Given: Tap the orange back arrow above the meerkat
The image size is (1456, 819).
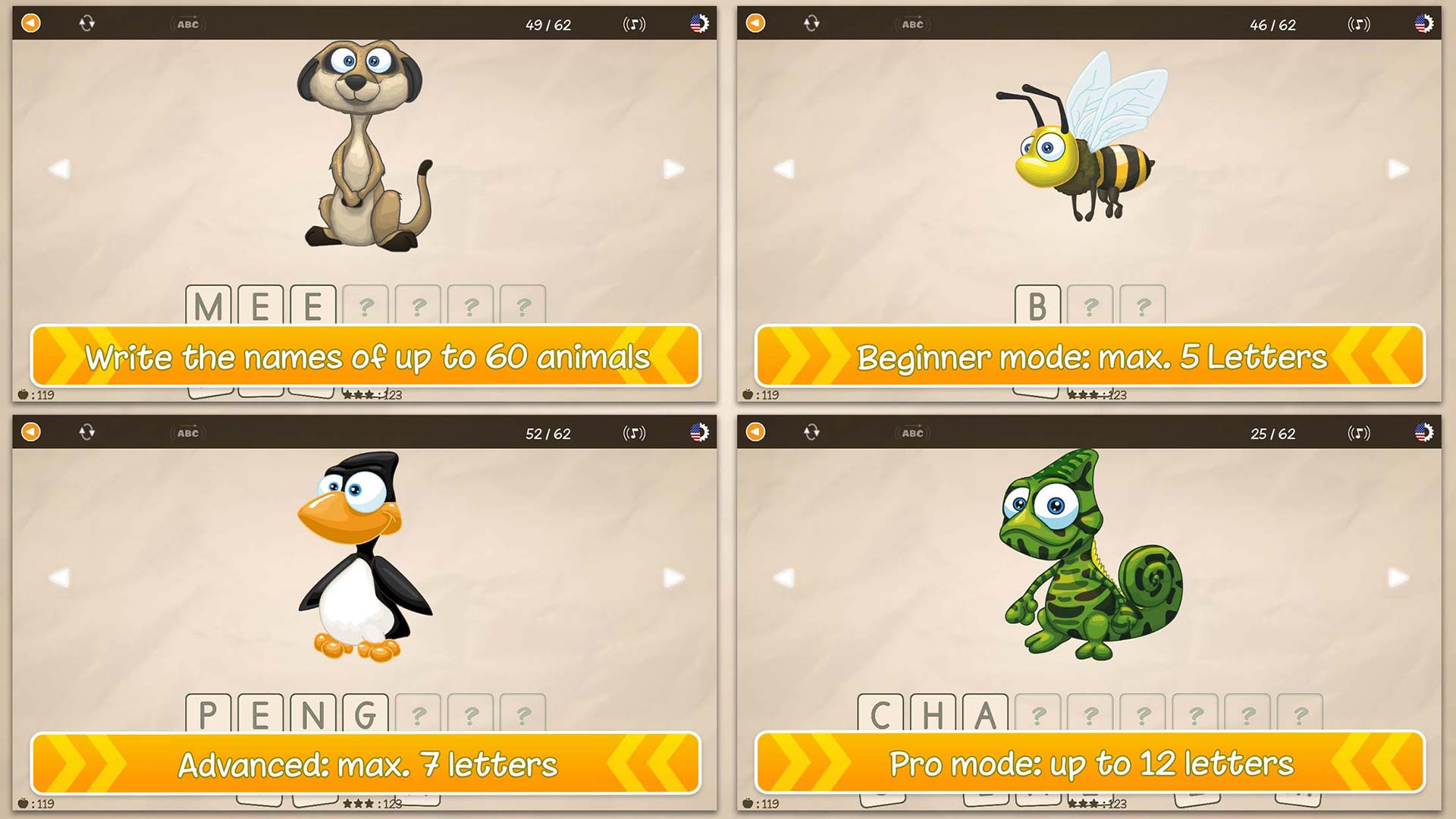Looking at the screenshot, I should pyautogui.click(x=30, y=24).
